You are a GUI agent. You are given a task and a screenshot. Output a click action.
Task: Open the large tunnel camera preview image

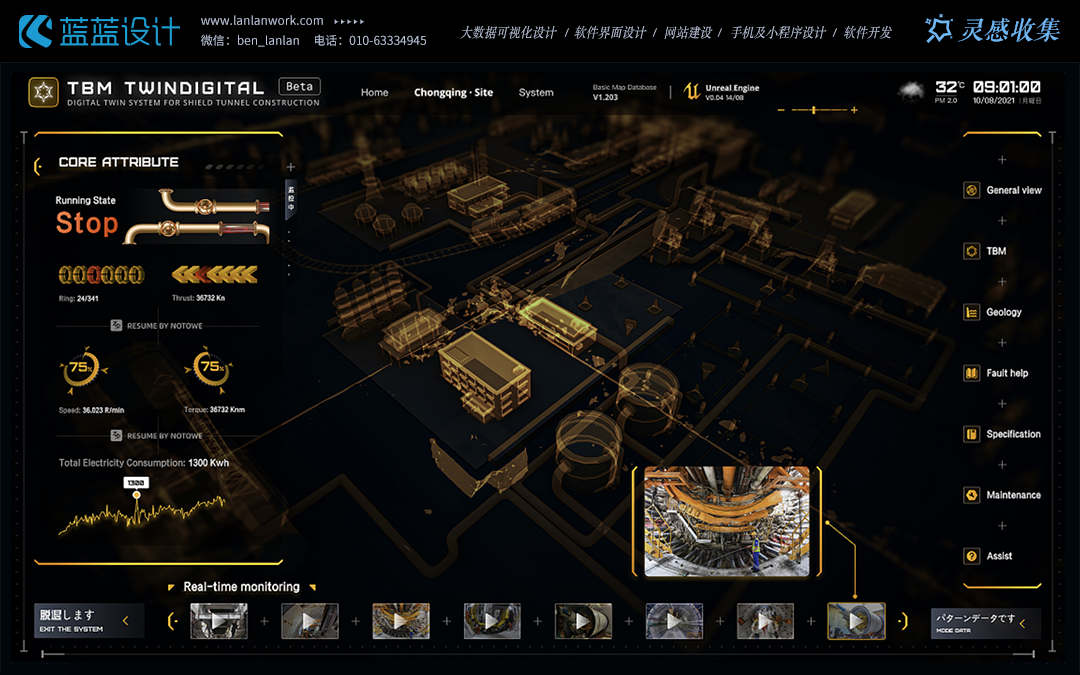click(x=727, y=521)
